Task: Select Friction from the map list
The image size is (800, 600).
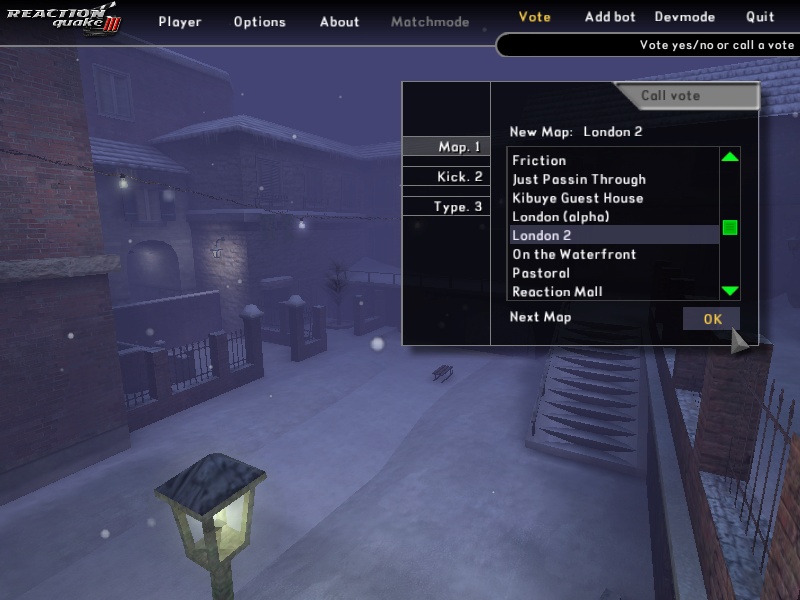Action: click(539, 160)
